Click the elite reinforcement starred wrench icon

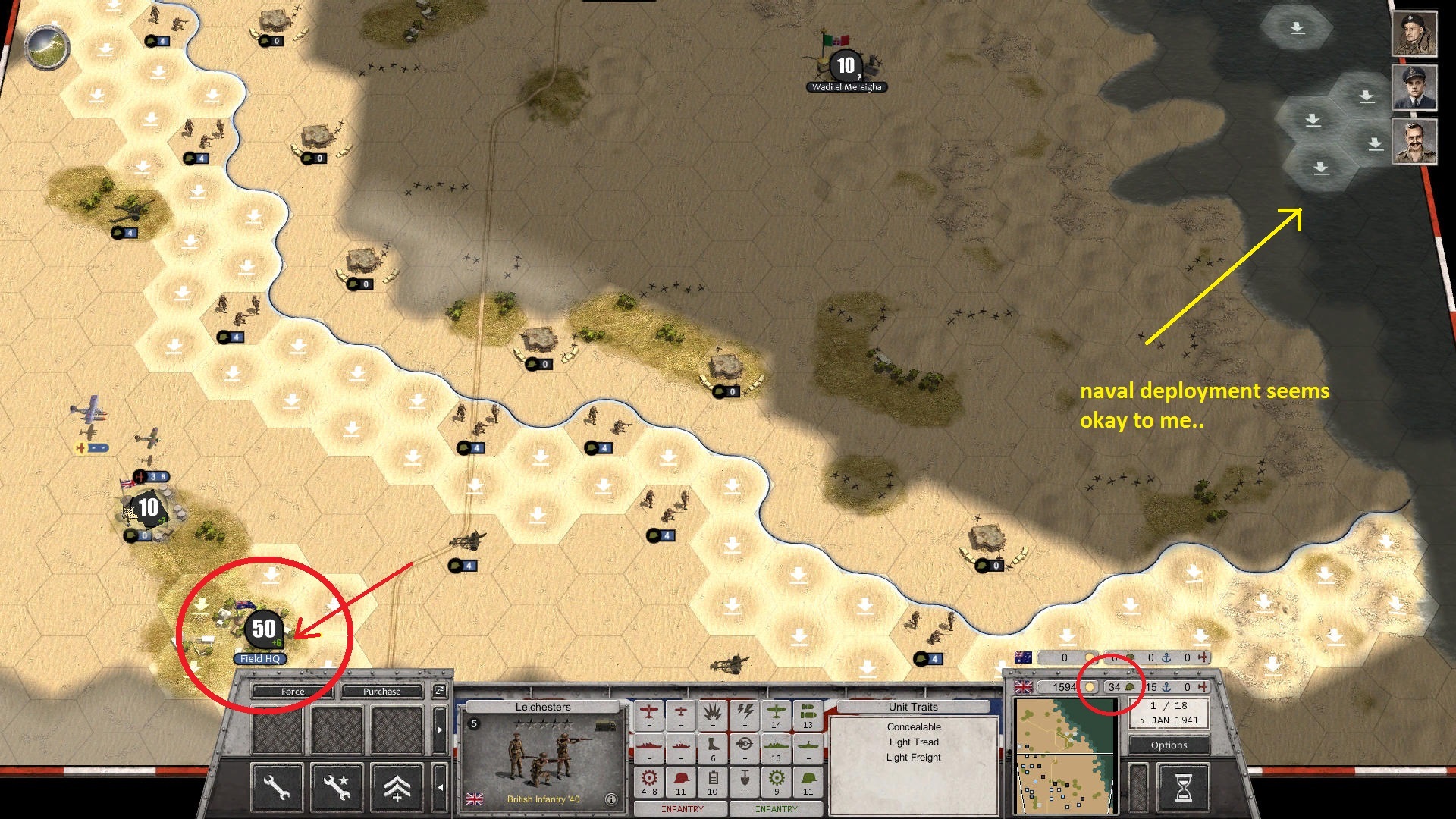337,787
